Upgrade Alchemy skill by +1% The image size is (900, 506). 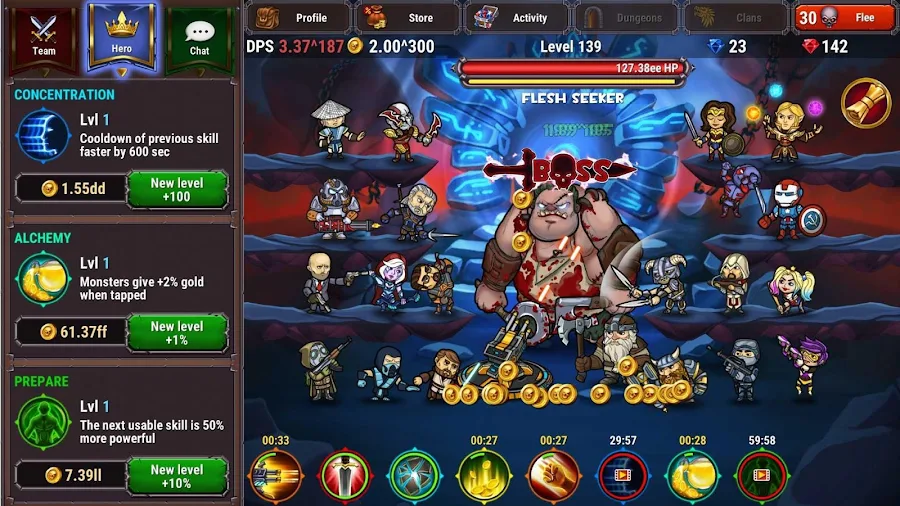pos(177,332)
